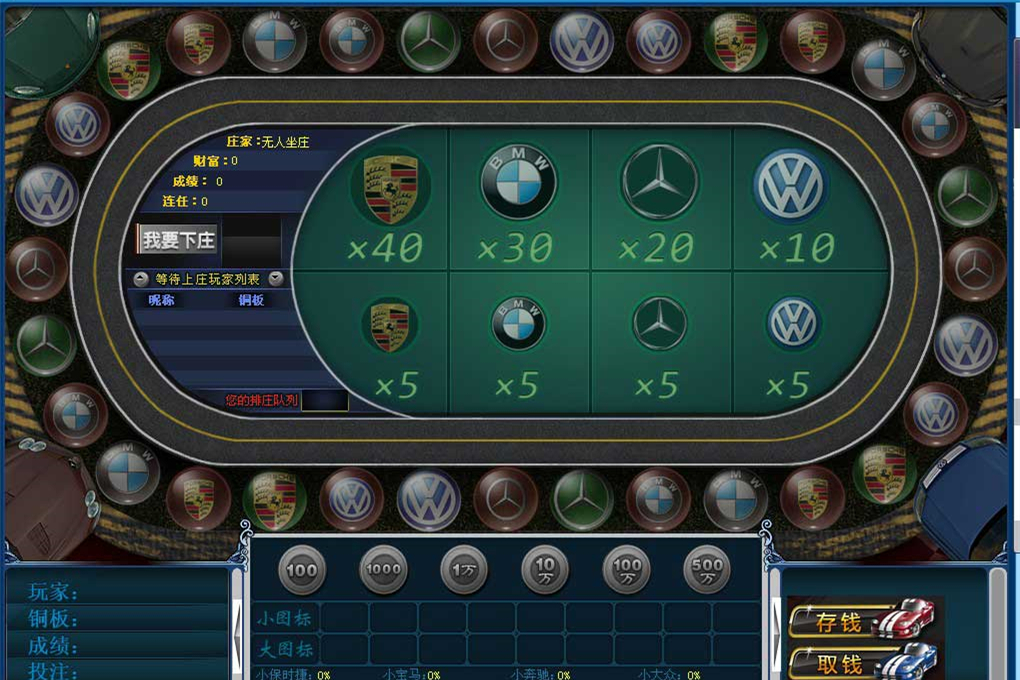The width and height of the screenshot is (1020, 680).
Task: Choose the 100万 chip
Action: pos(626,570)
